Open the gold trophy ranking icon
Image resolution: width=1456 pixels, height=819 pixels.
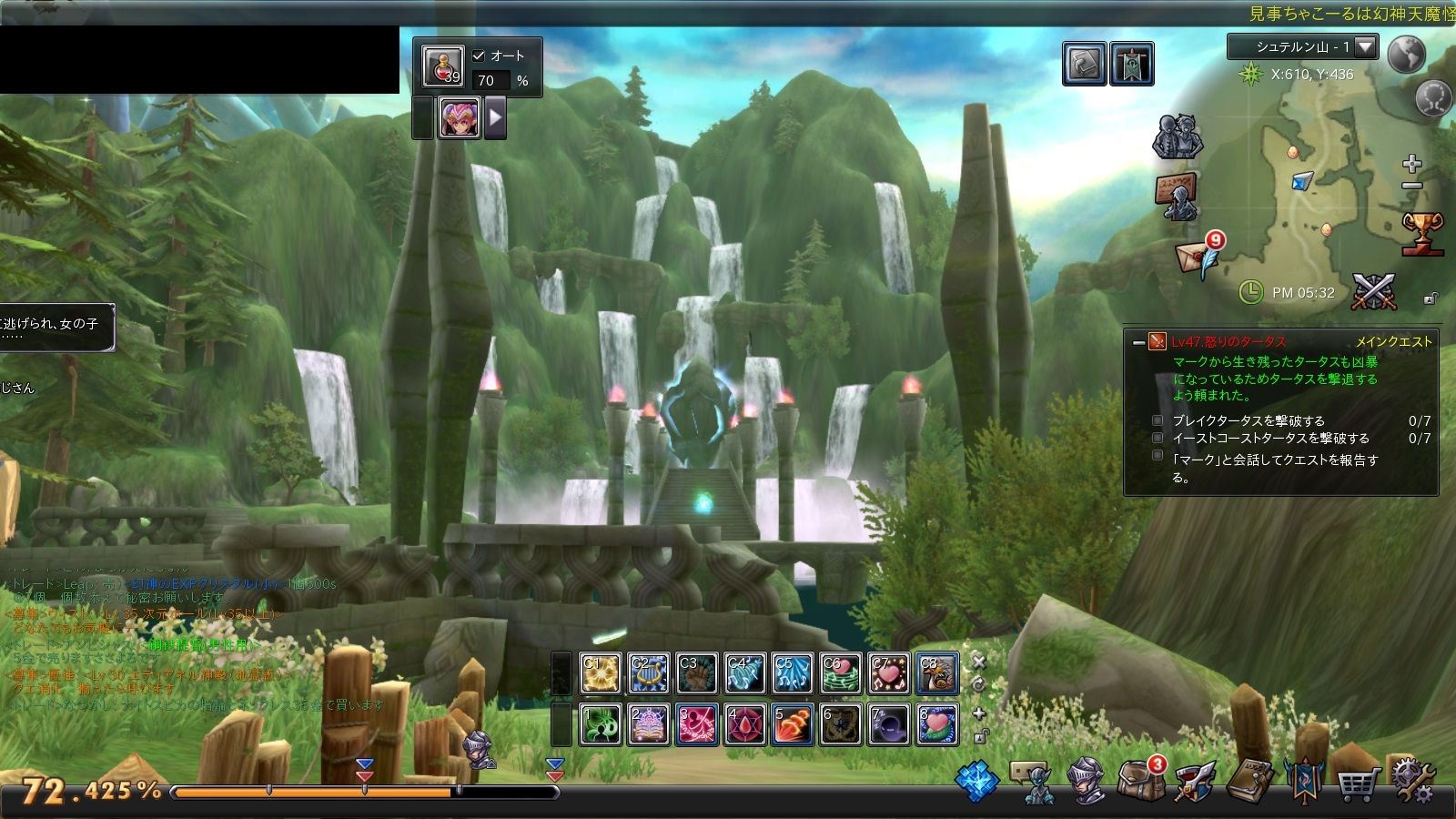point(1421,232)
